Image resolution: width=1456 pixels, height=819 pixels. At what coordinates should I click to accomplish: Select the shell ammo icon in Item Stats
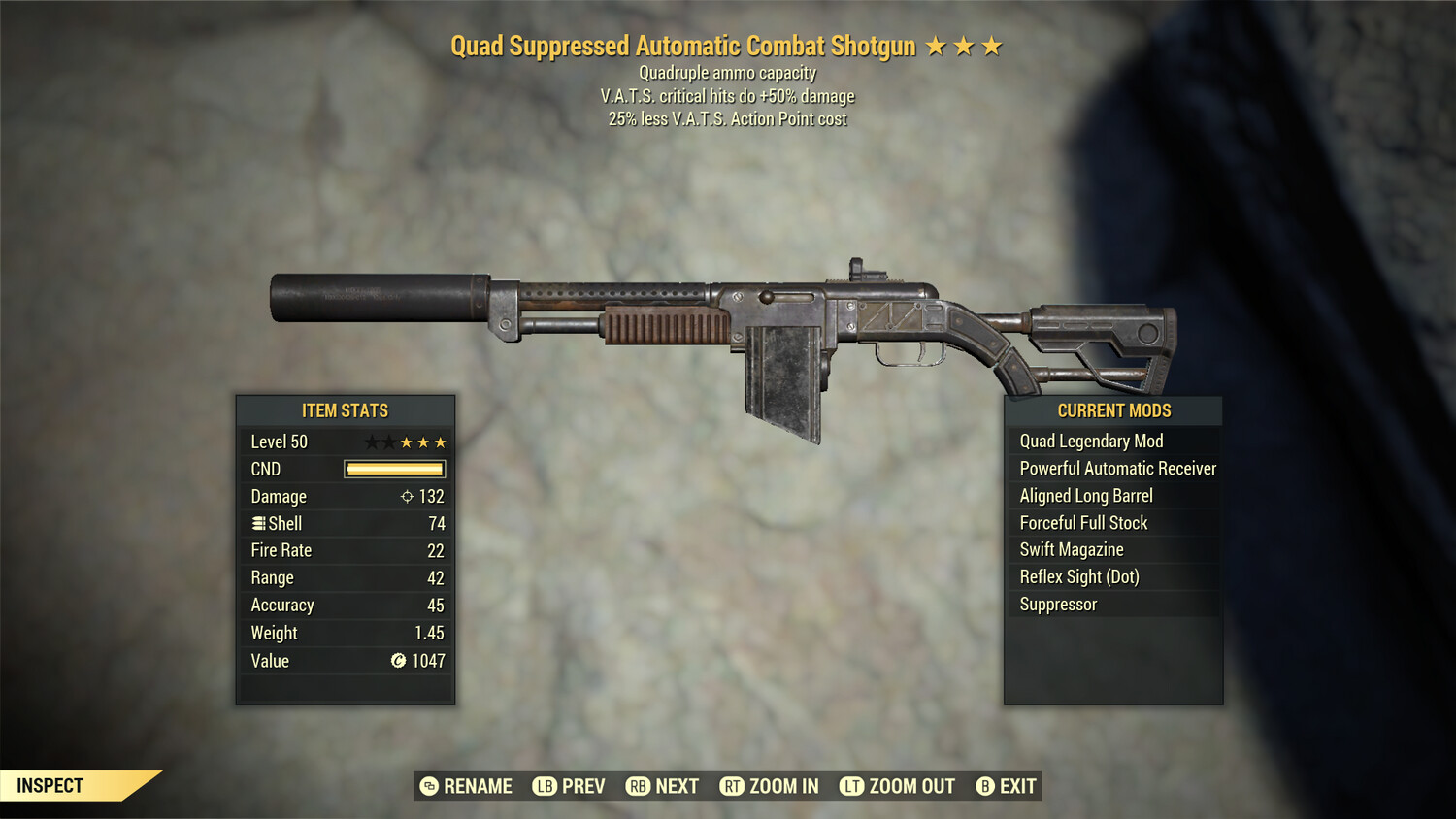click(258, 523)
